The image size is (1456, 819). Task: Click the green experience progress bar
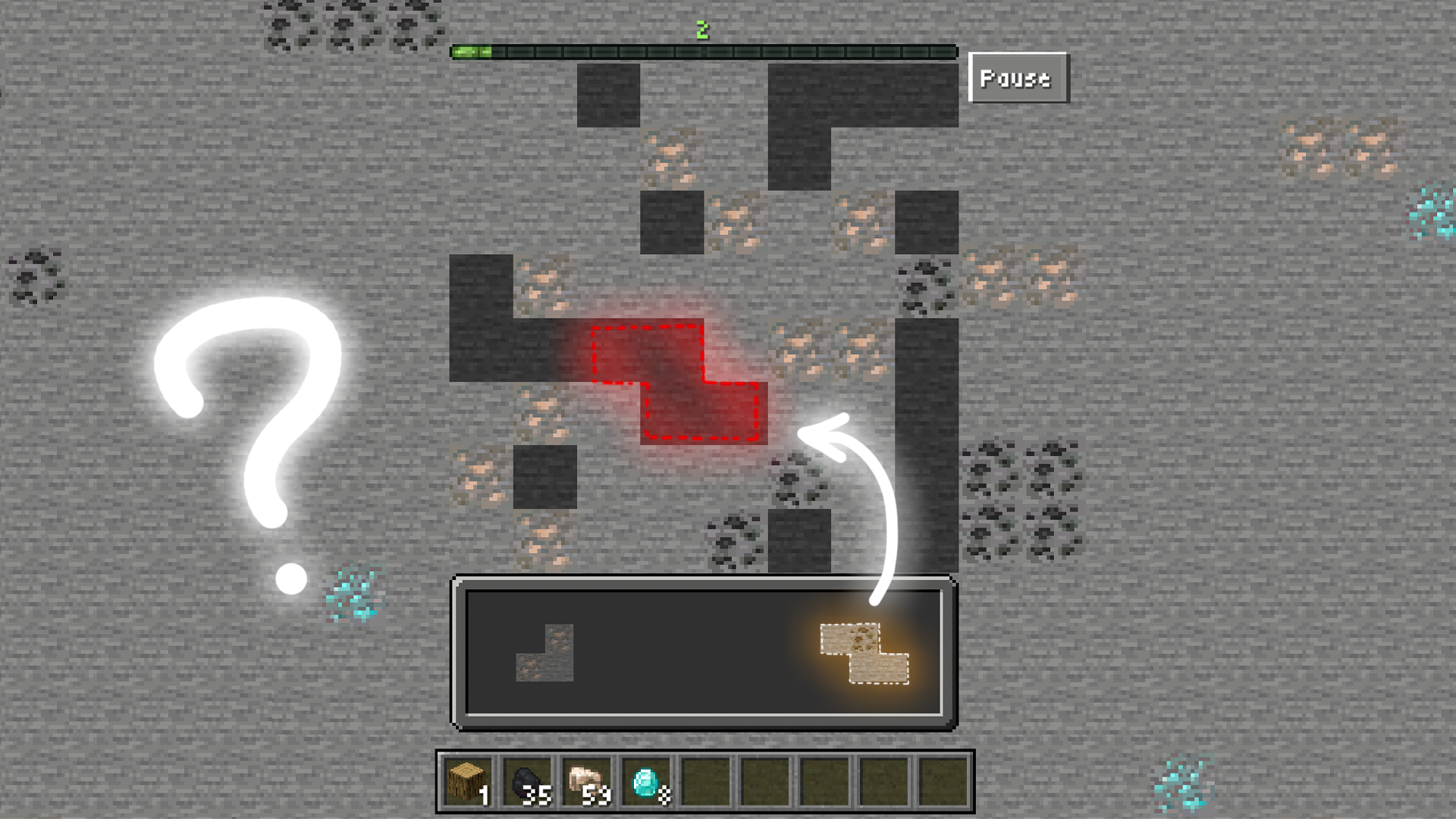pyautogui.click(x=705, y=52)
